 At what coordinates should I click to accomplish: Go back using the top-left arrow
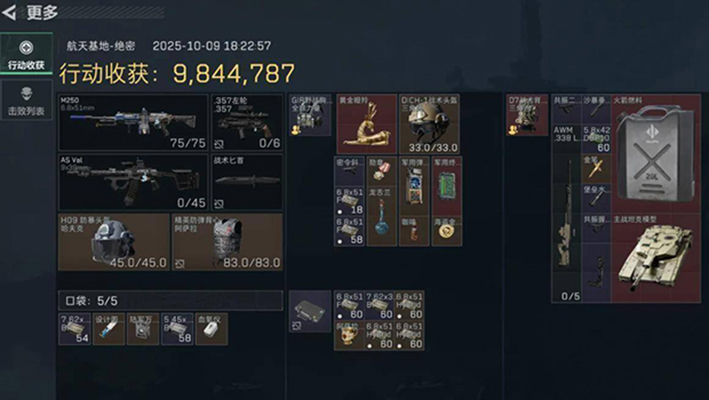(10, 12)
